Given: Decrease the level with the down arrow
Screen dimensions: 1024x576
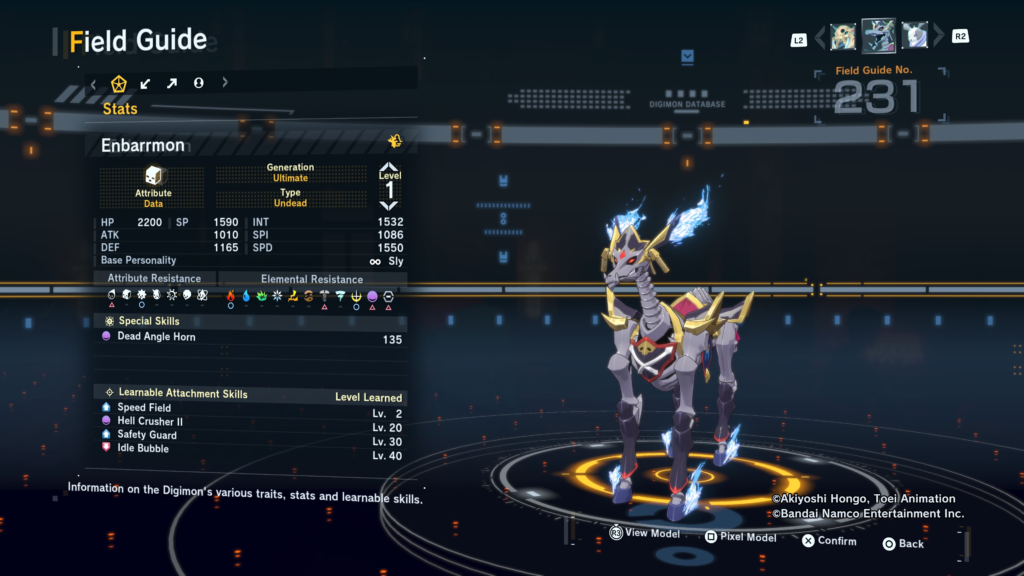Looking at the screenshot, I should (390, 205).
